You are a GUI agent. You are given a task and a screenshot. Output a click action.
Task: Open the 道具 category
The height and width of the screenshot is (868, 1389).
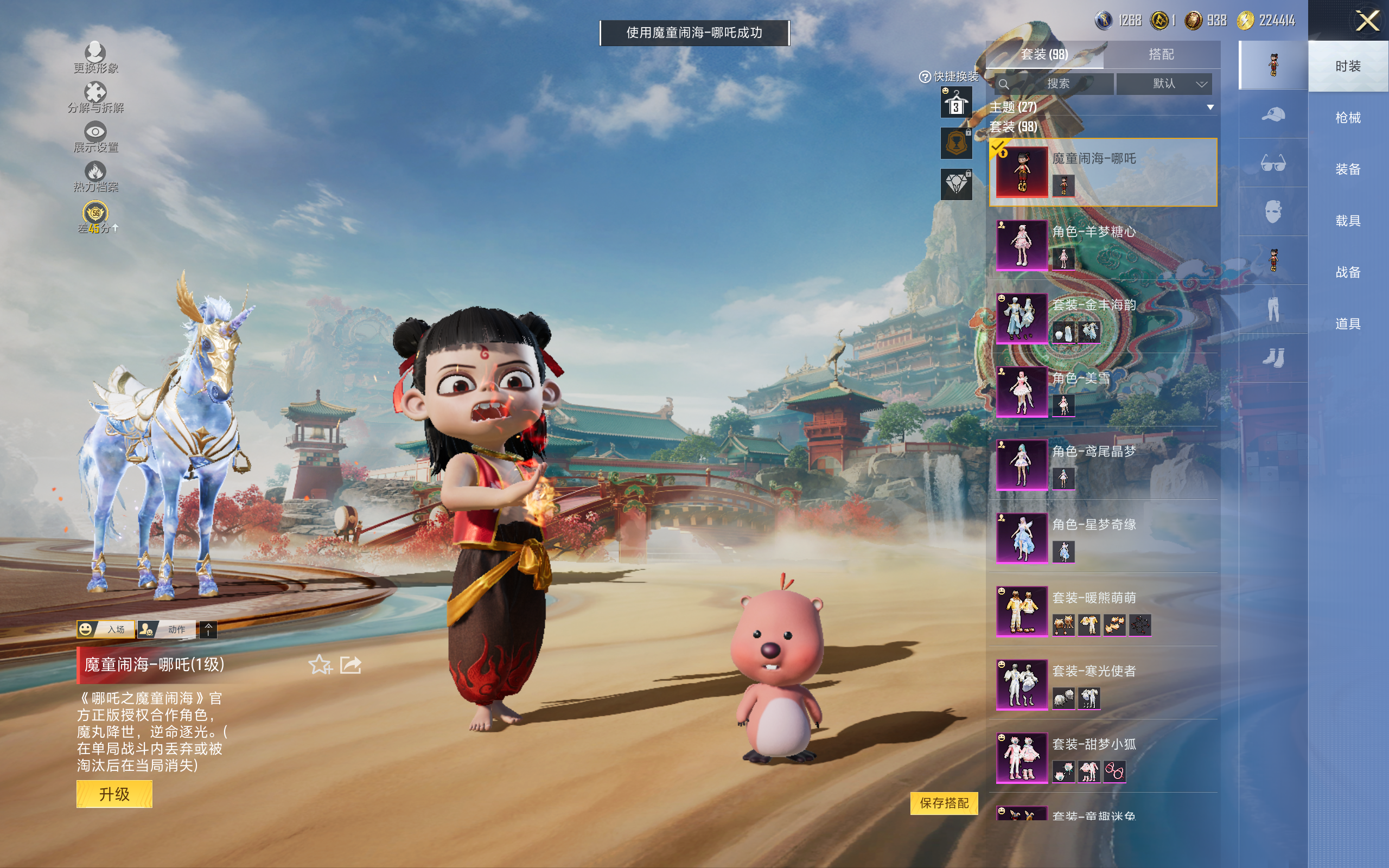(1347, 324)
